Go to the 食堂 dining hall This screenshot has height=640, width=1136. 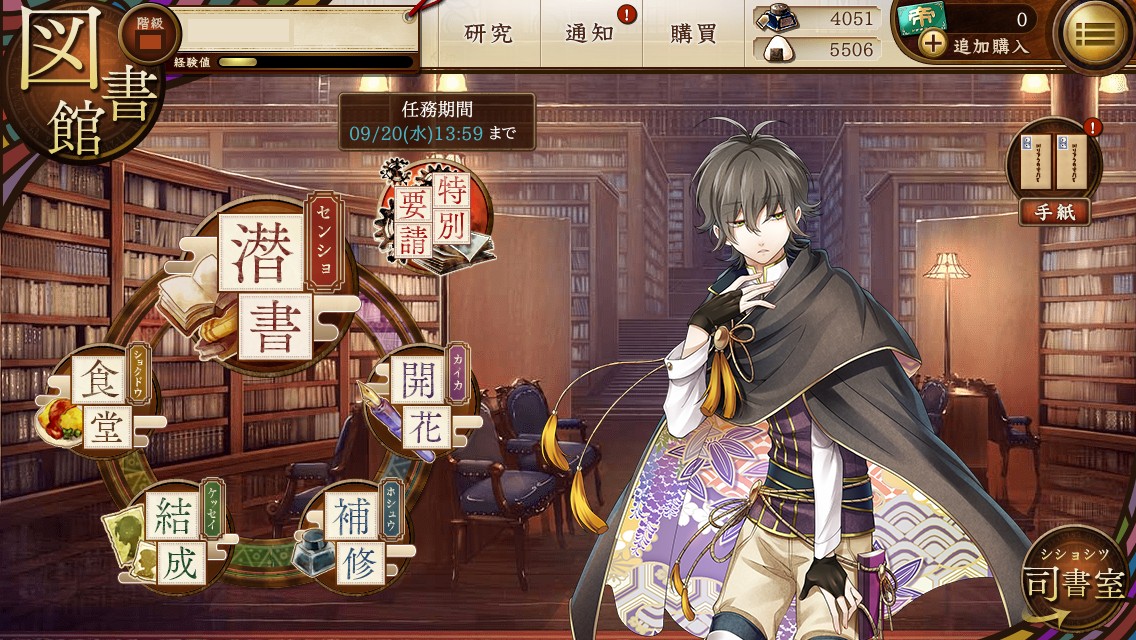pos(100,408)
